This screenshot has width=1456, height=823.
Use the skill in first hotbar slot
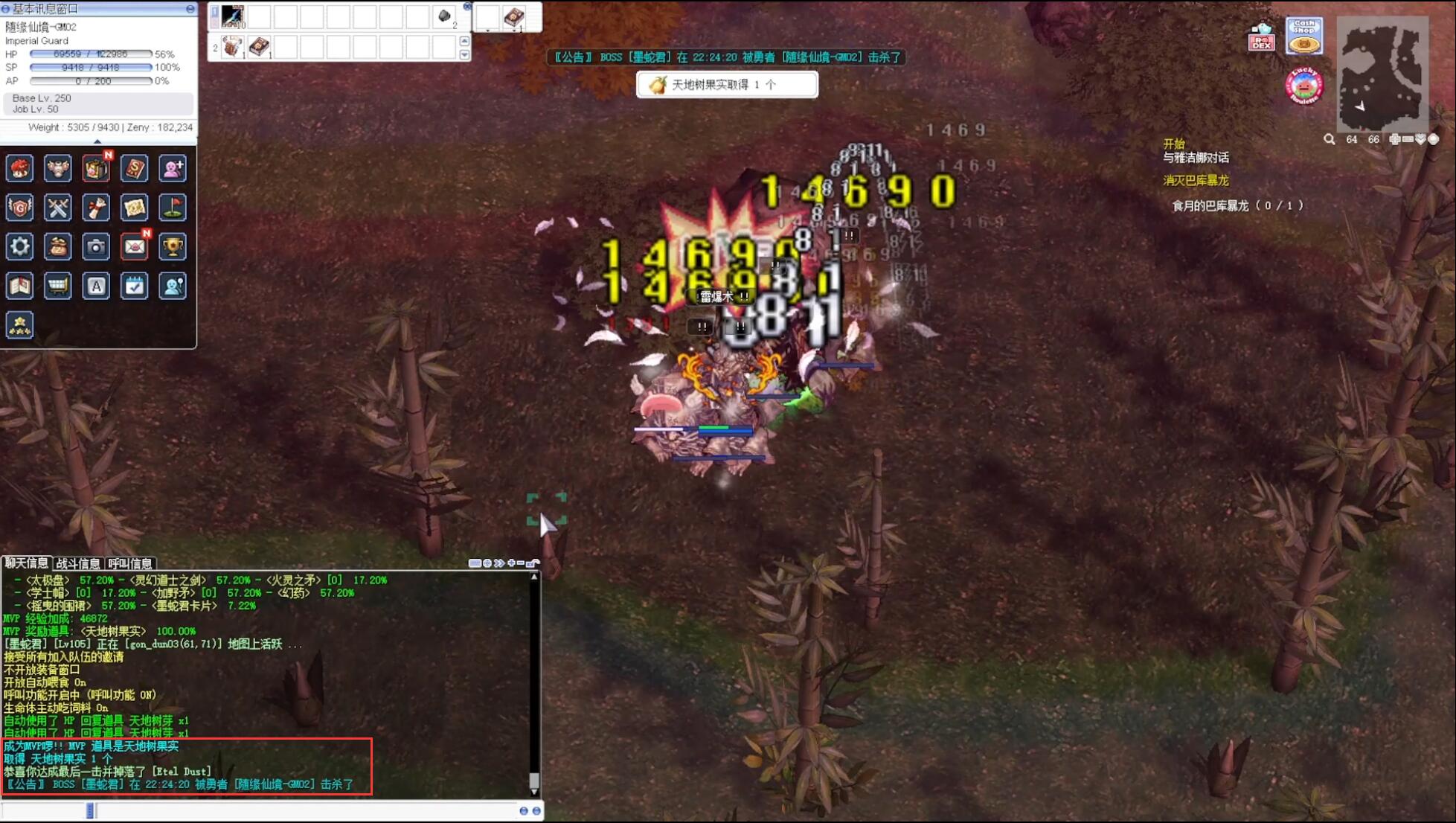point(232,16)
